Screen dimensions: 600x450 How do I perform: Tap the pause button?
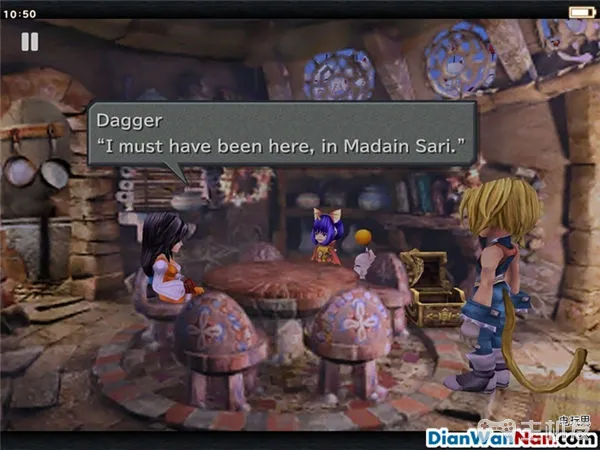click(29, 42)
